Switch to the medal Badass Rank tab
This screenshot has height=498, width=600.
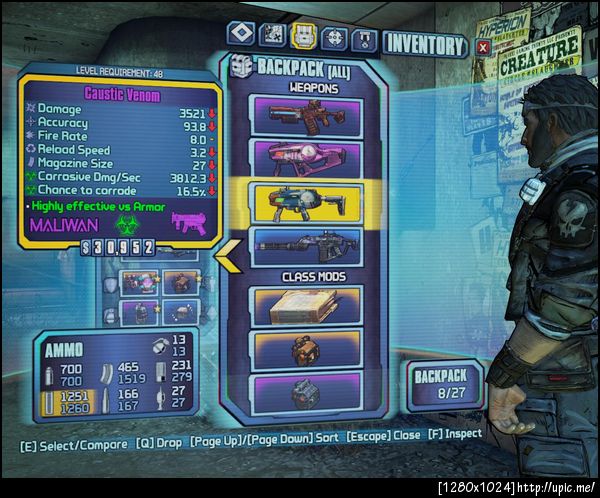[365, 38]
